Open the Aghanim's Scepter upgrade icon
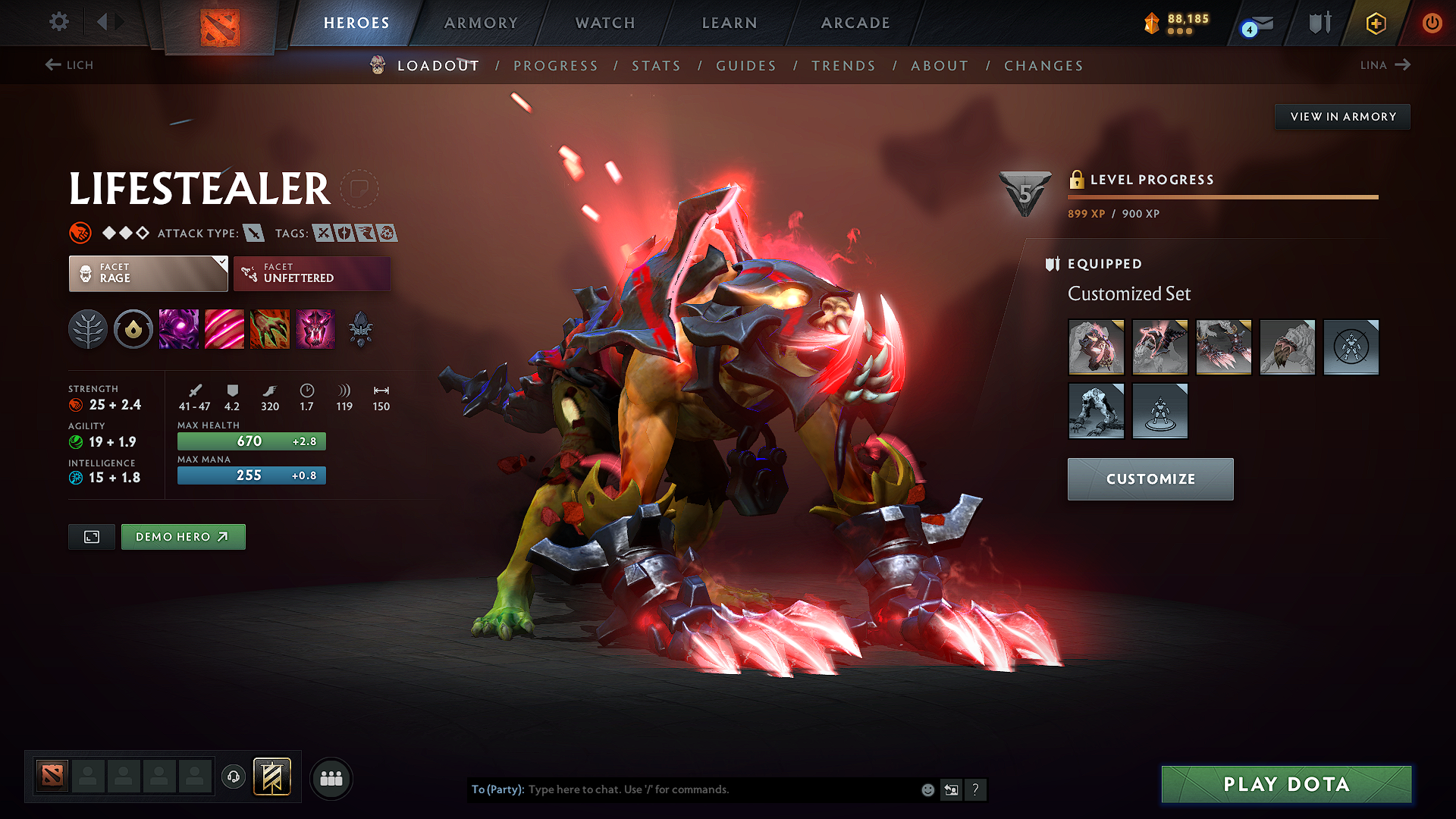1456x819 pixels. tap(361, 329)
